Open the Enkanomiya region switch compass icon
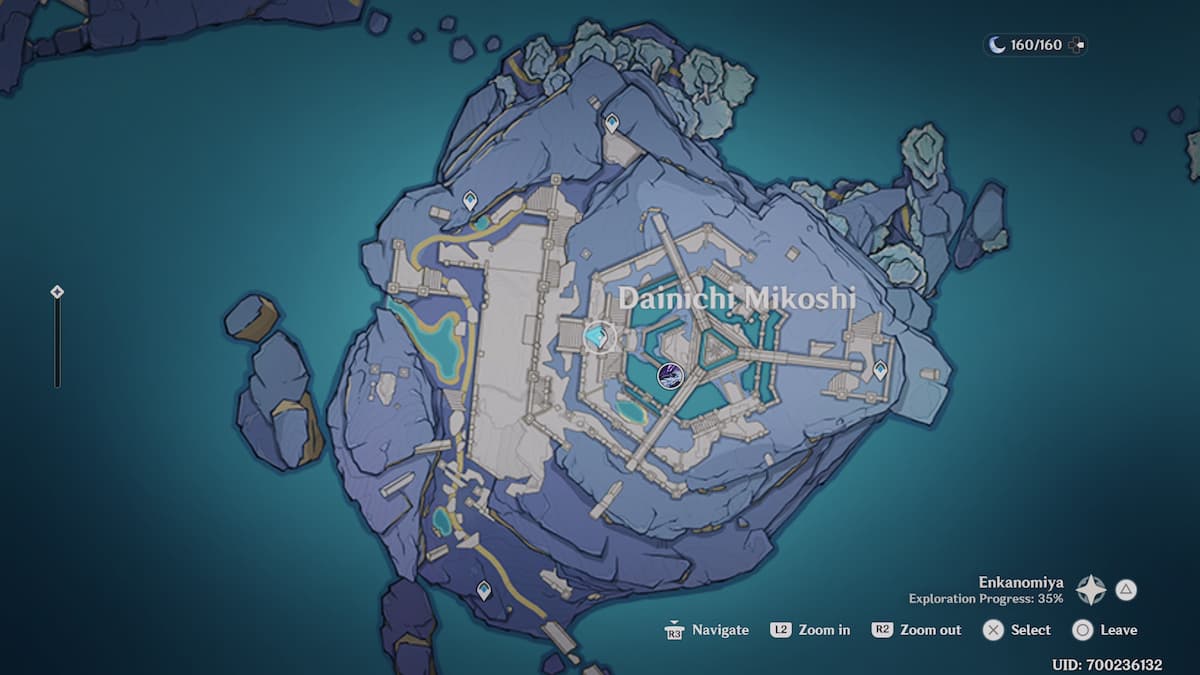 coord(1090,590)
